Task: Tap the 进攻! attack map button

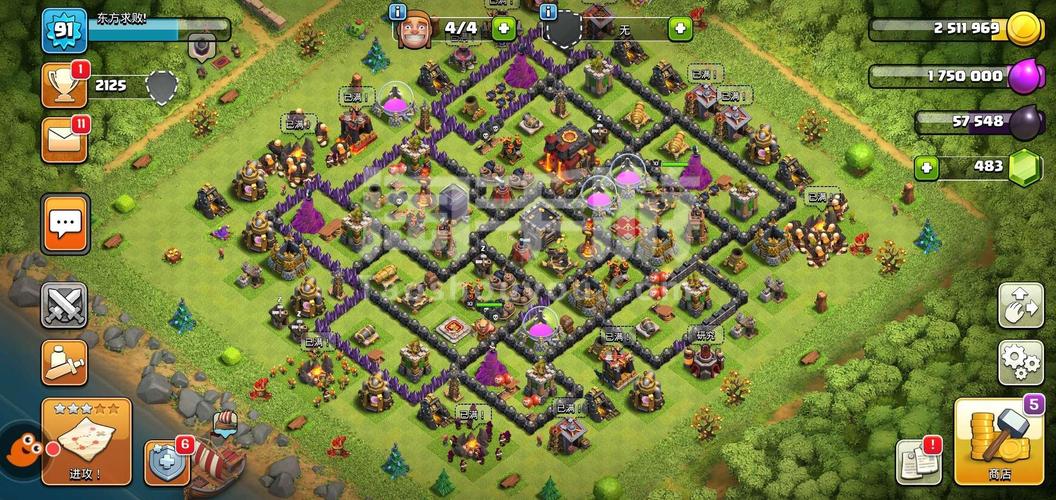Action: point(85,441)
